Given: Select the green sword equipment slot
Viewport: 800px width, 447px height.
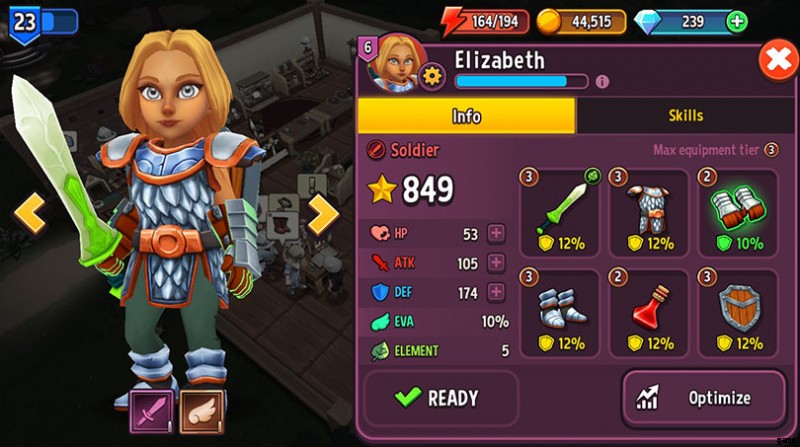Looking at the screenshot, I should pyautogui.click(x=559, y=213).
